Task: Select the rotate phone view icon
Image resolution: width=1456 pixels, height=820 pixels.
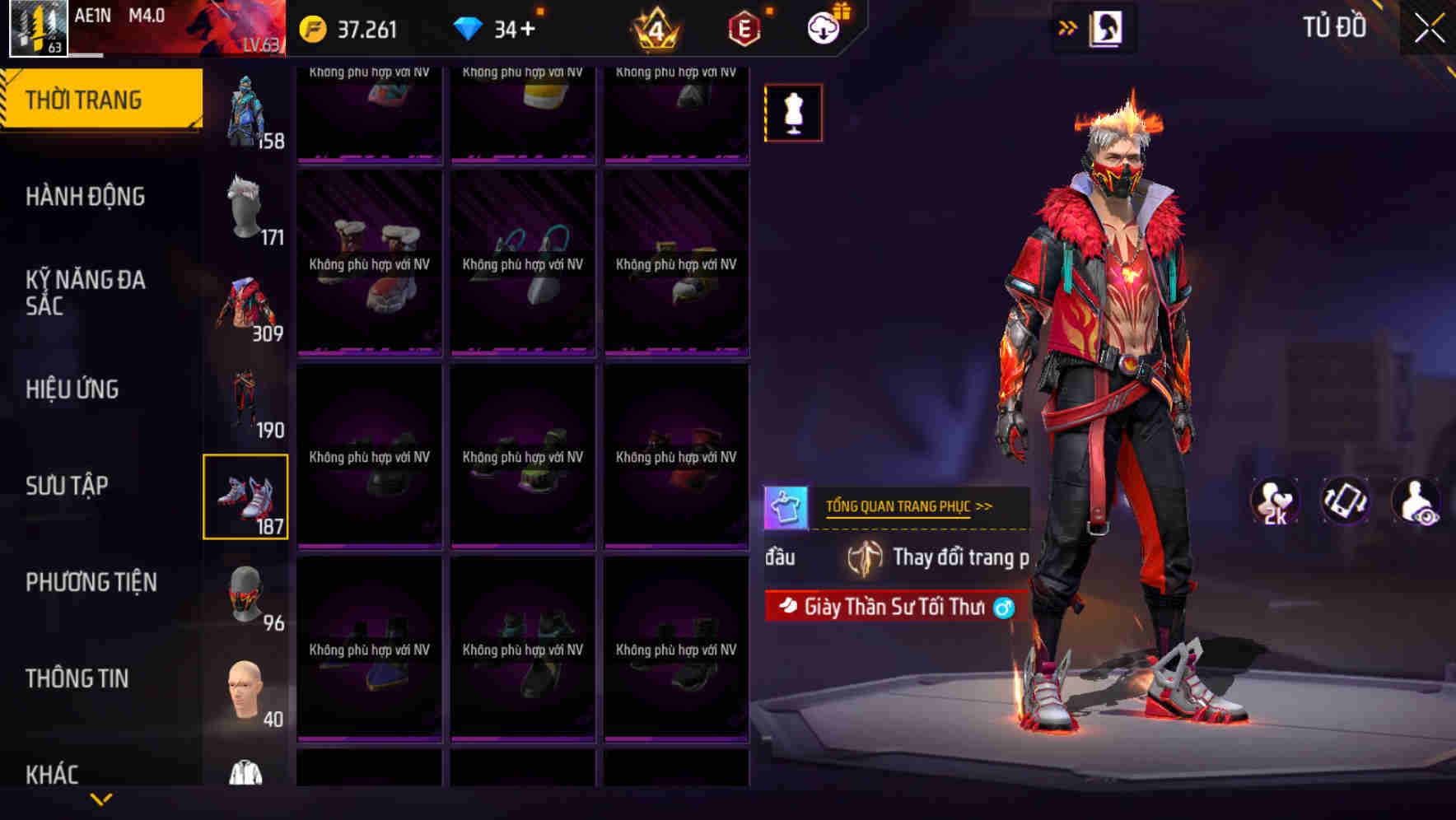Action: point(1346,500)
